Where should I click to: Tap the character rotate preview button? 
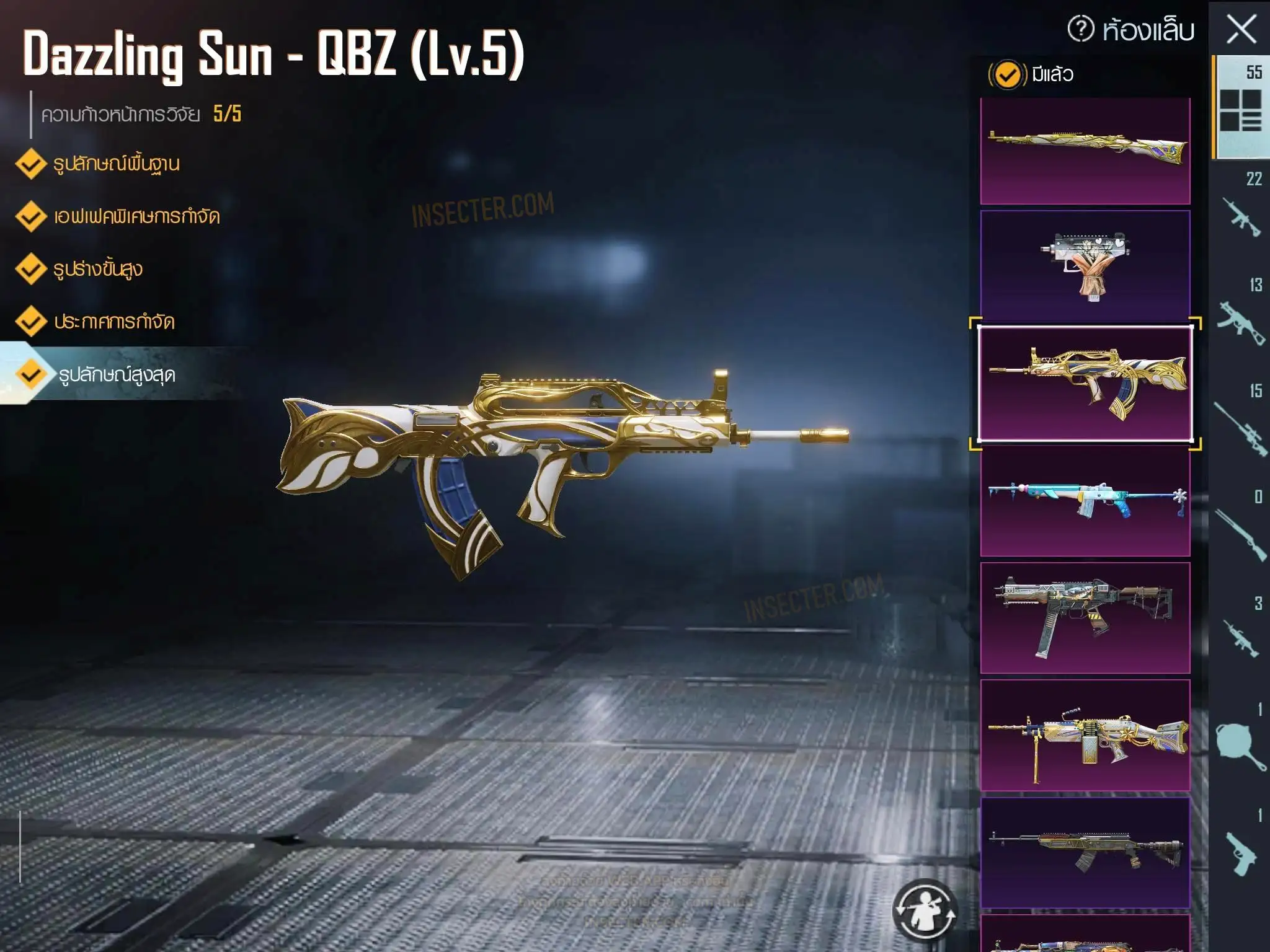(x=925, y=910)
